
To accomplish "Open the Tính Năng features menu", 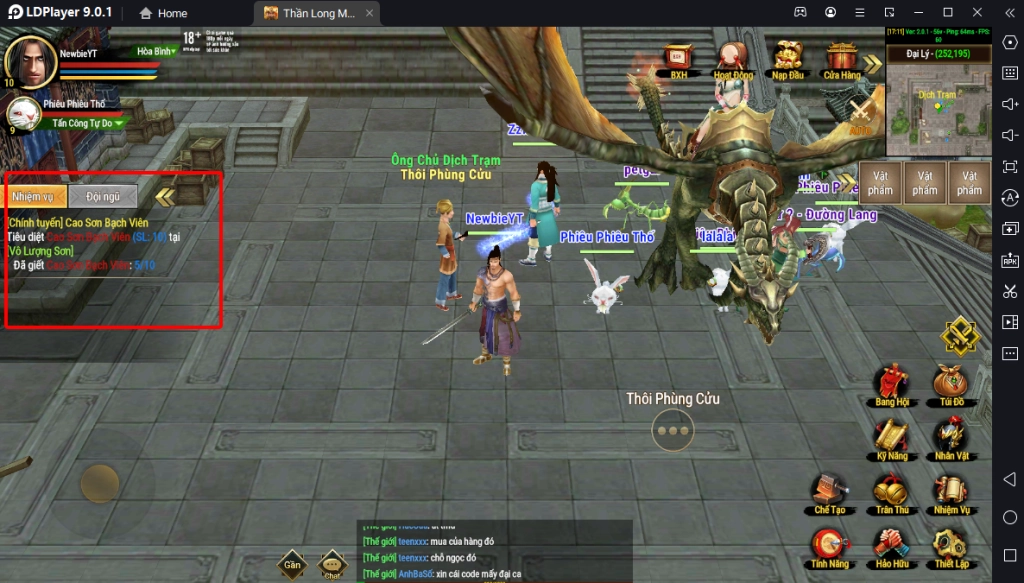I will [829, 548].
